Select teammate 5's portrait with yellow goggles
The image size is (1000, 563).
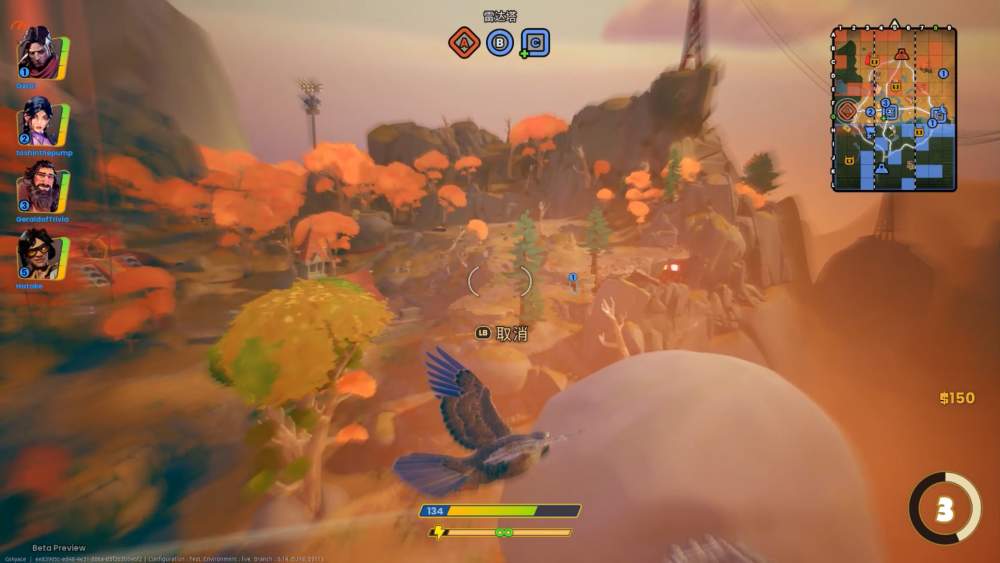click(36, 254)
